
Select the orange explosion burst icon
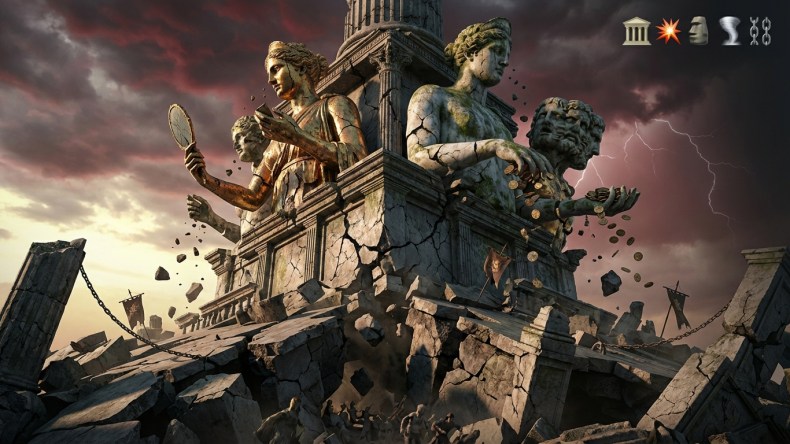coord(667,31)
